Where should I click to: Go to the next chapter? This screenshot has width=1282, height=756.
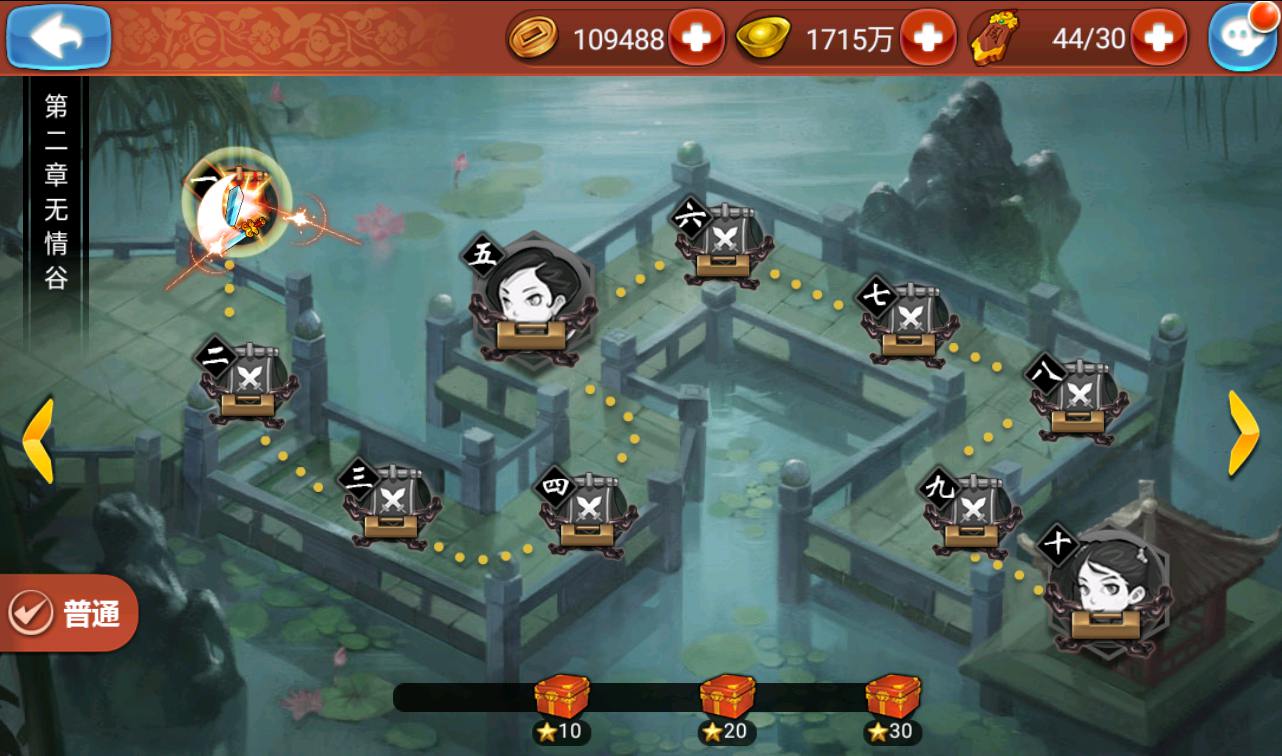(1243, 432)
